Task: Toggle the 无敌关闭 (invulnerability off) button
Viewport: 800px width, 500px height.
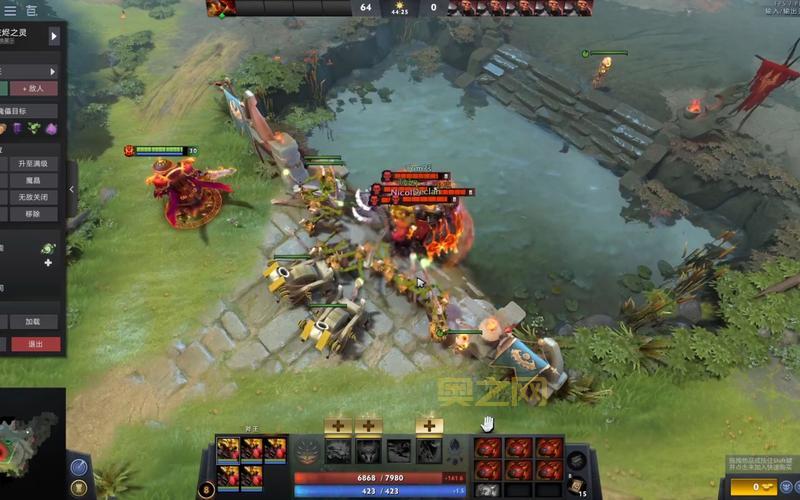Action: 33,197
